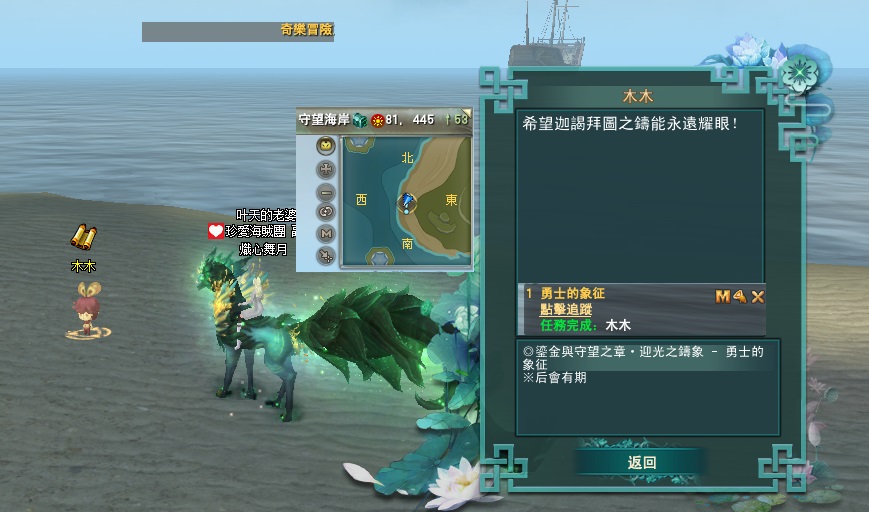The image size is (869, 512).
Task: Open the world map with the minimap M button
Action: (326, 234)
